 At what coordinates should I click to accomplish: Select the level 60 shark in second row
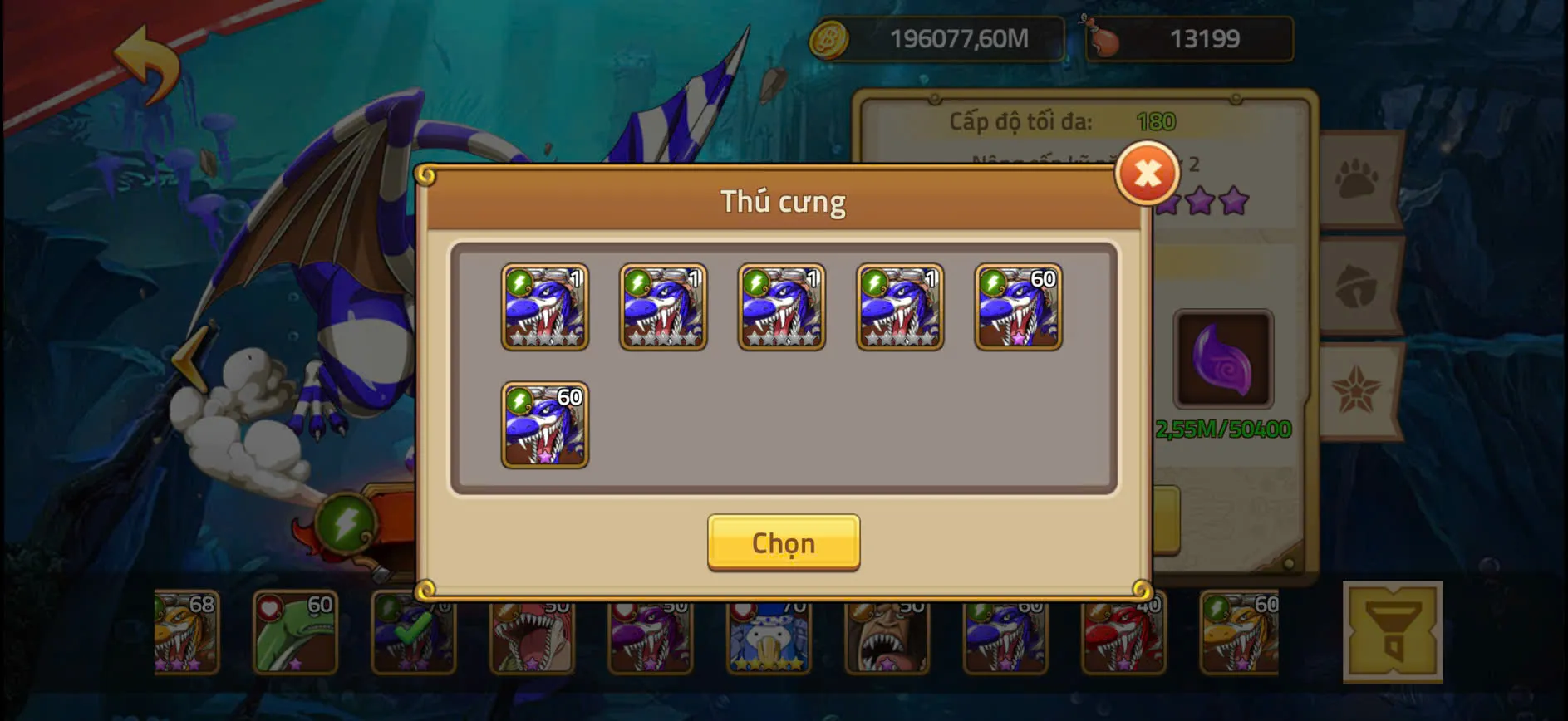544,425
